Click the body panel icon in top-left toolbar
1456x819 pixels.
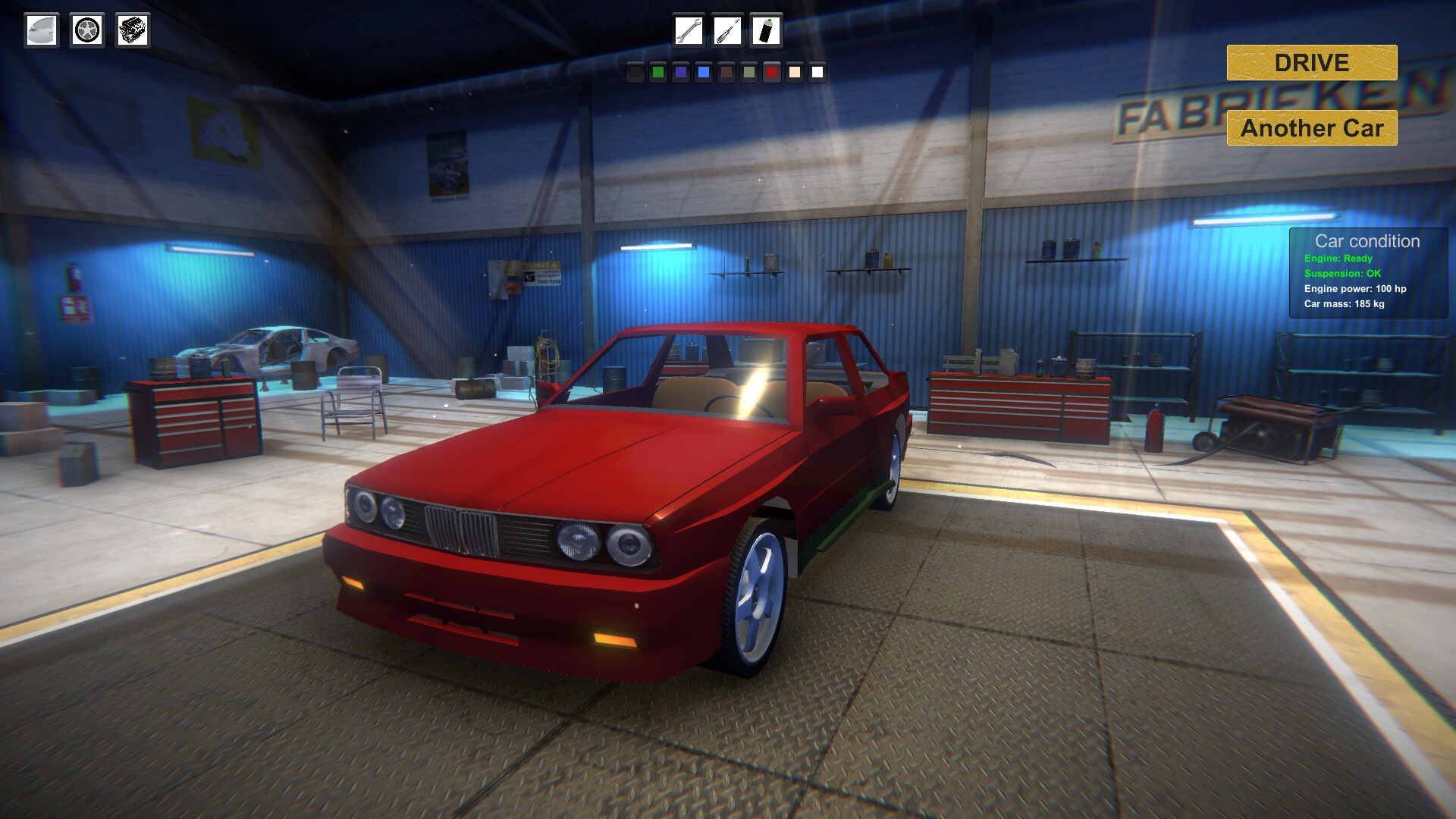coord(42,30)
